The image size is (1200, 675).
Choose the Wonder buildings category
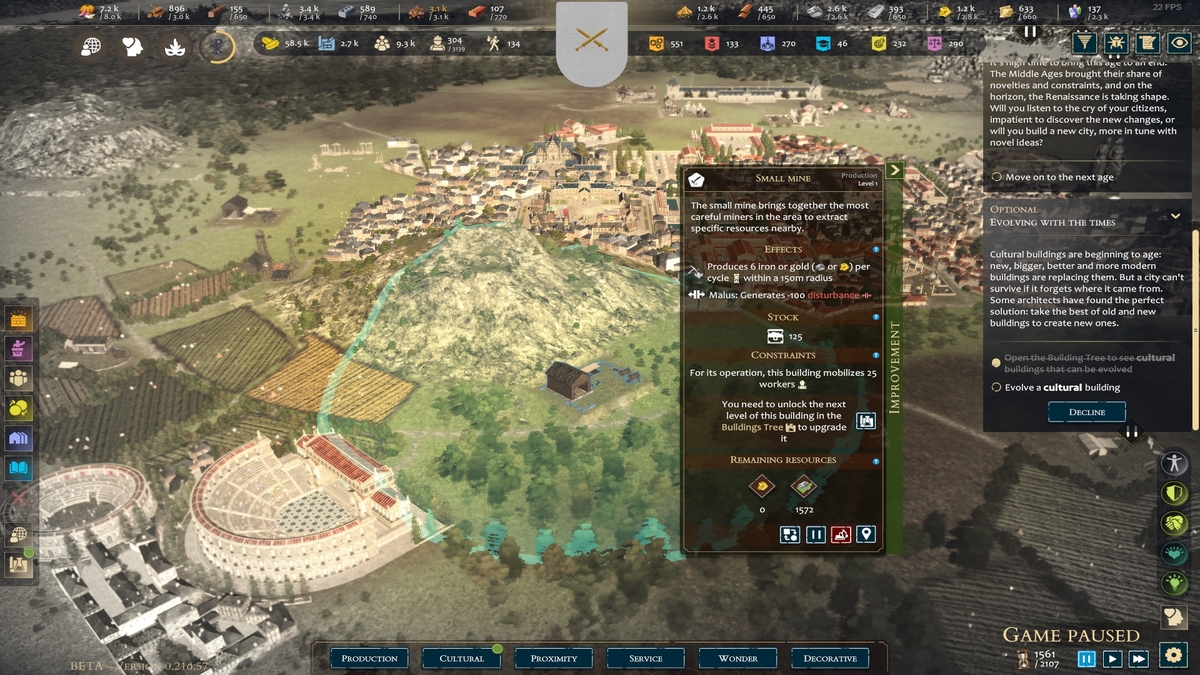tap(738, 658)
